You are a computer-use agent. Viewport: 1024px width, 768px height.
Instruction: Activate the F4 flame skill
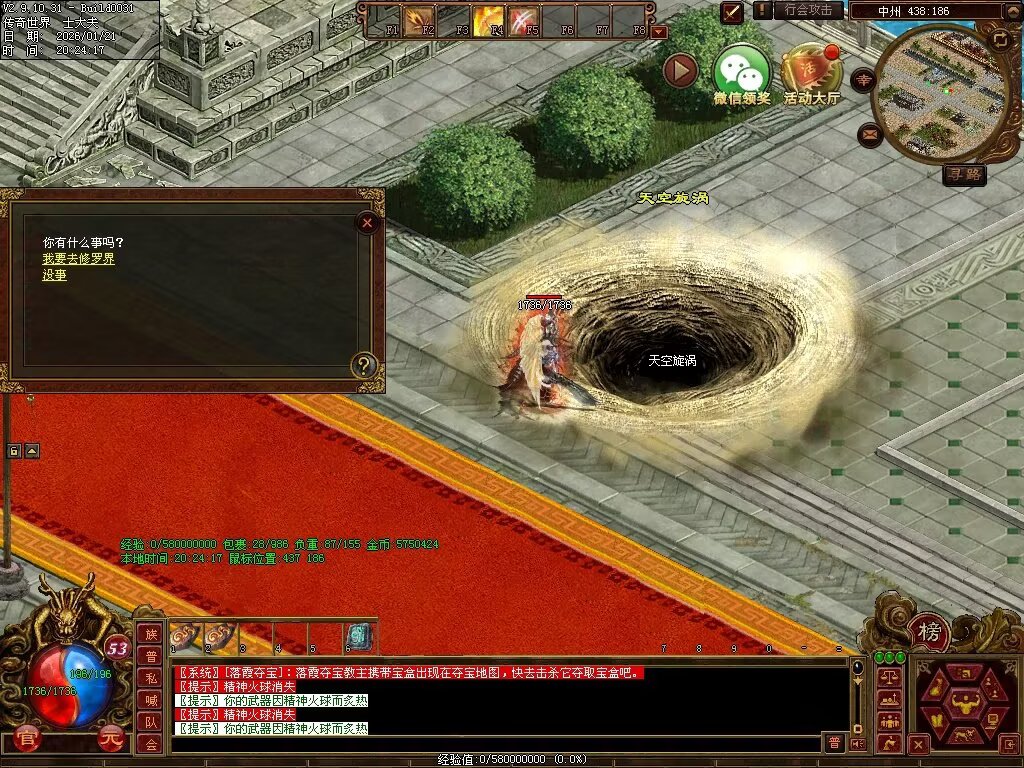488,18
